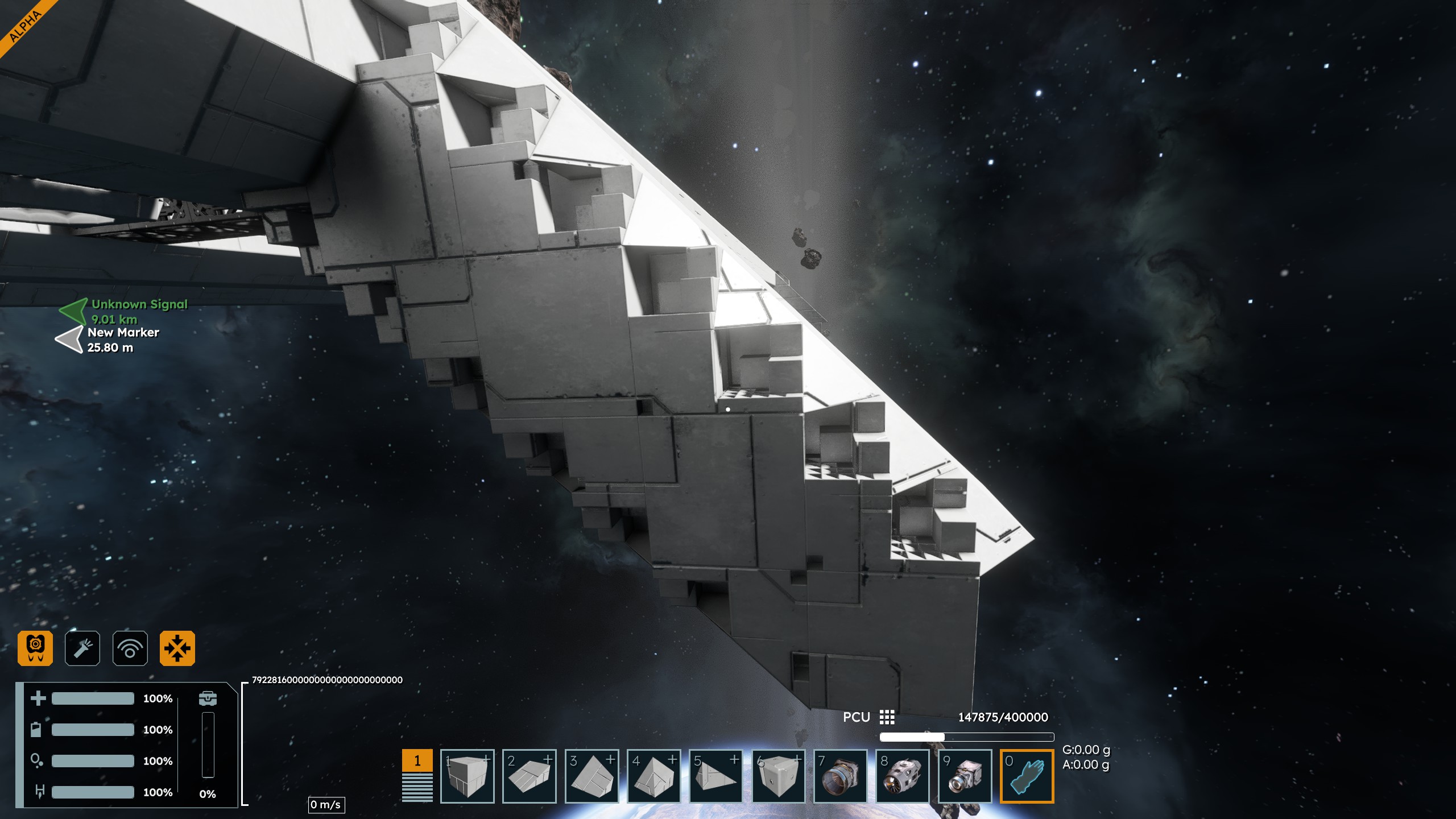Select the large thruster in slot 7
Screen dimensions: 1456x819
click(x=841, y=776)
